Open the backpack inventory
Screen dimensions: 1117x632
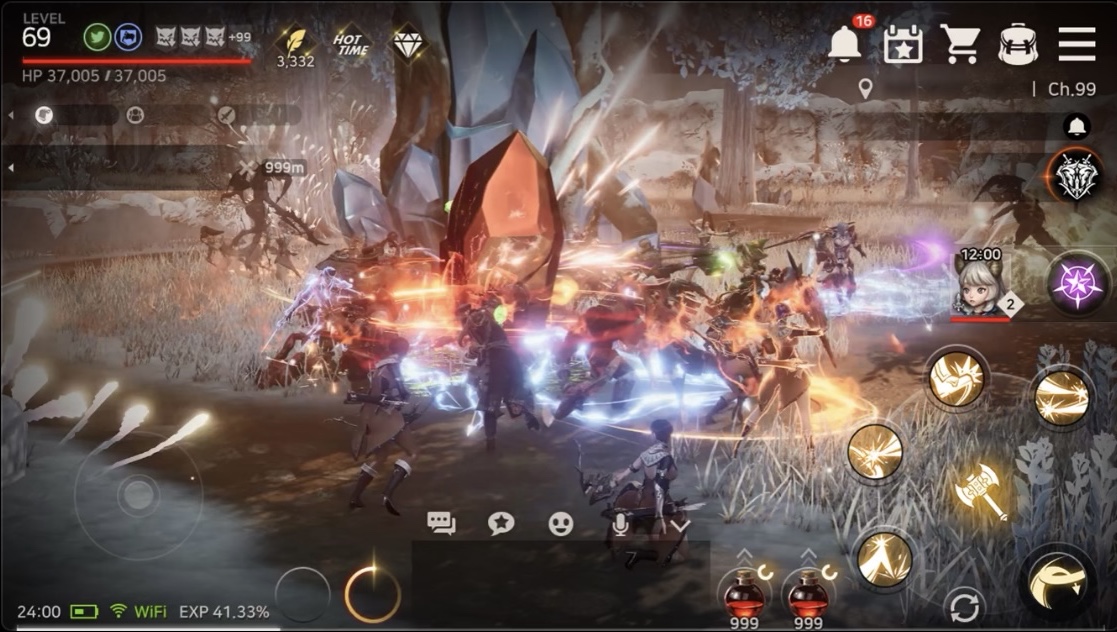[1018, 44]
